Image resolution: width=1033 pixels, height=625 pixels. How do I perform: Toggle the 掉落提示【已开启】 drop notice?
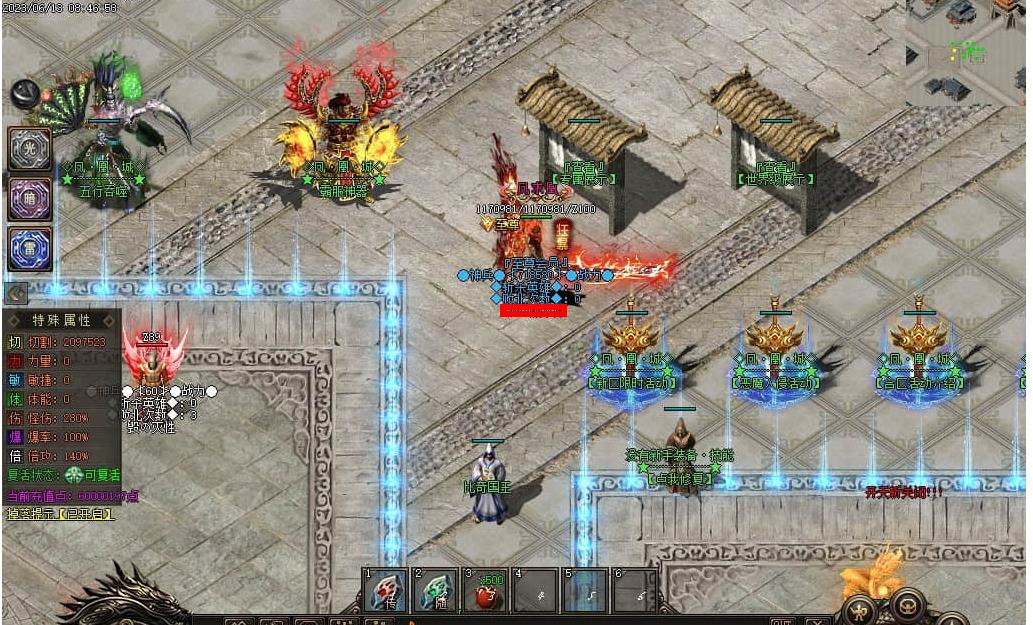coord(61,514)
